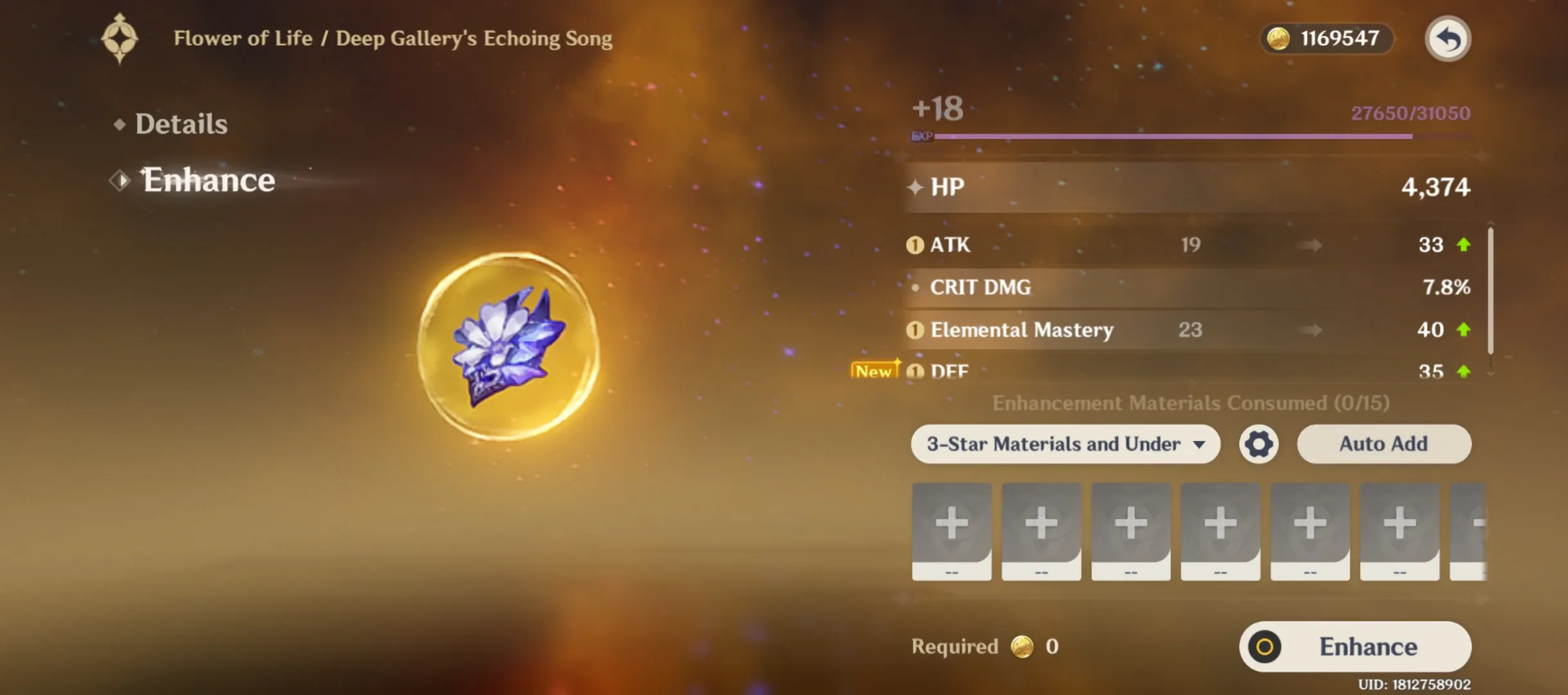This screenshot has height=695, width=1568.
Task: Select the Enhance tab
Action: tap(208, 180)
